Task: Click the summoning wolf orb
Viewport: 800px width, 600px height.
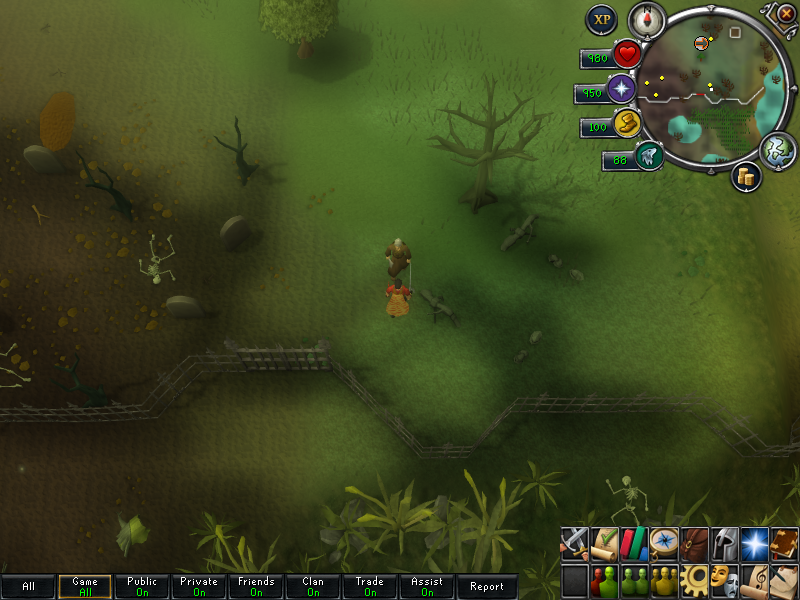Action: [649, 156]
